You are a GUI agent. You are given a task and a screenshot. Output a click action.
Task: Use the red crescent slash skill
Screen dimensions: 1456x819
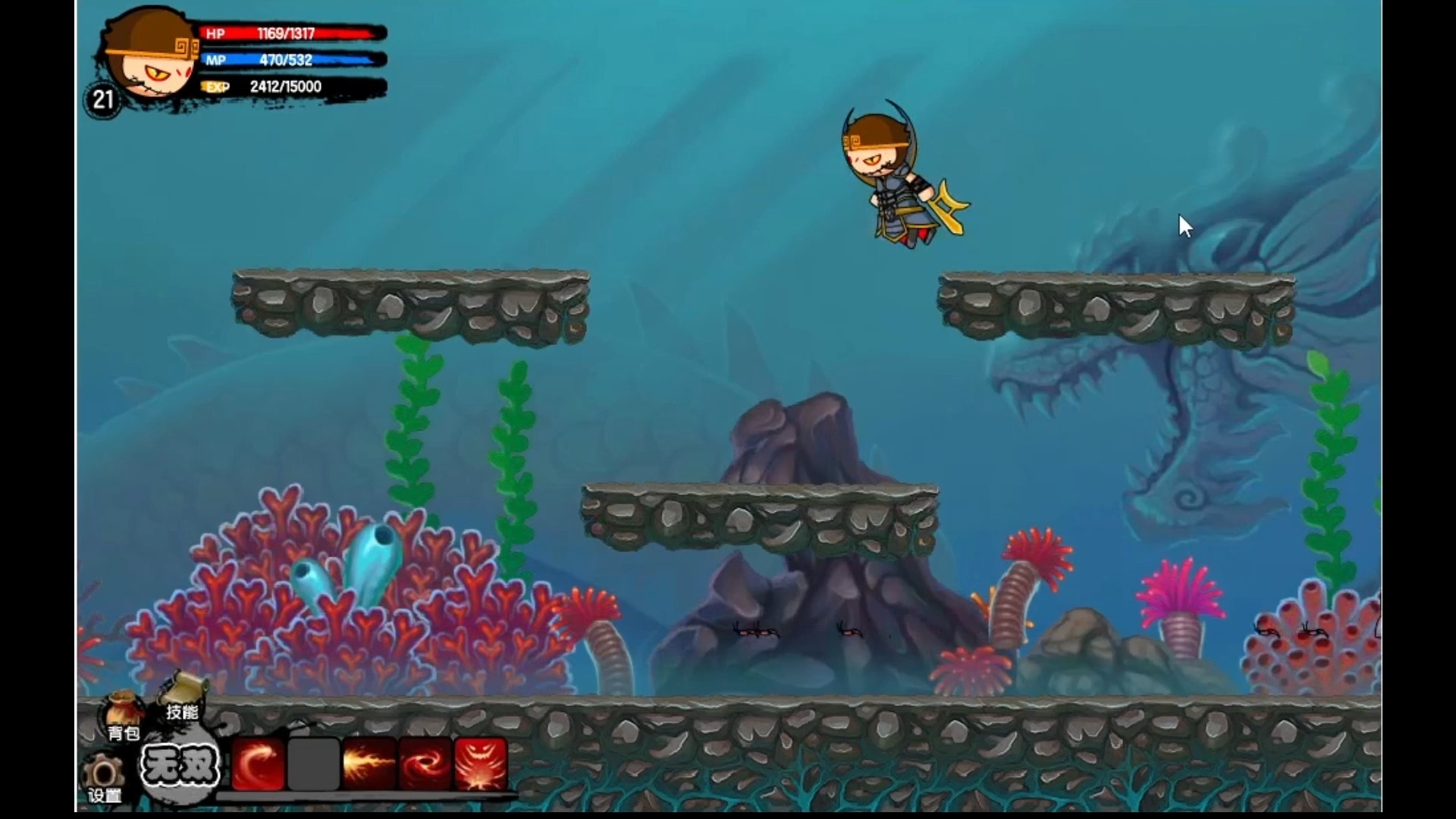point(259,764)
